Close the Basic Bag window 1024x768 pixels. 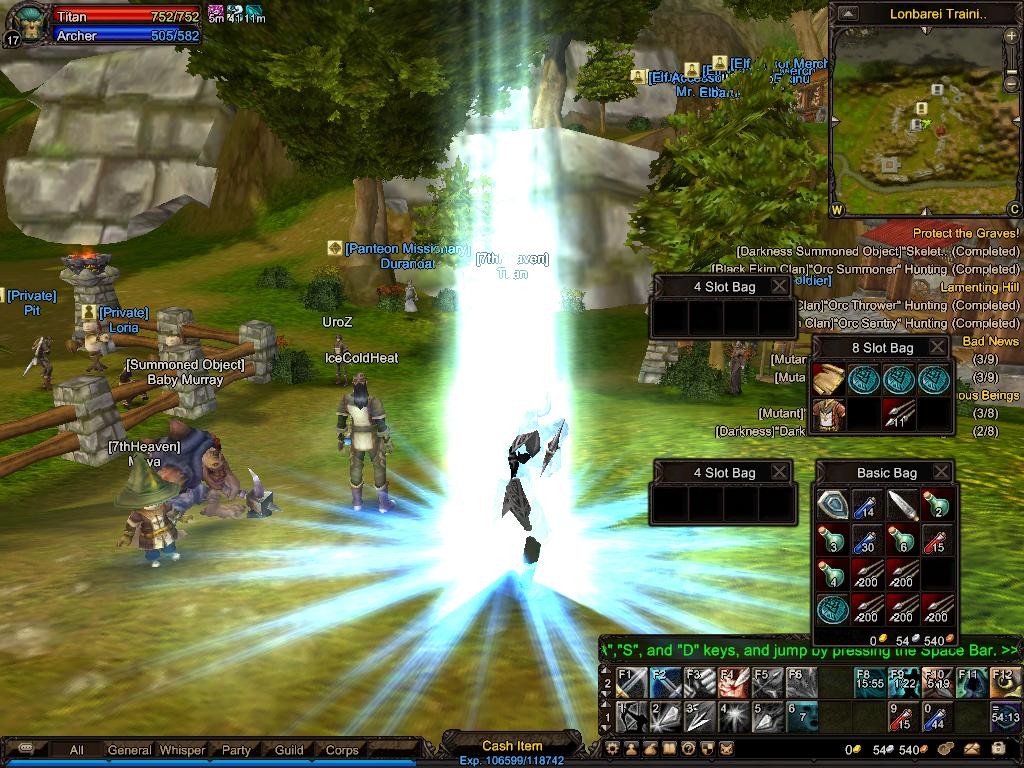coord(941,472)
